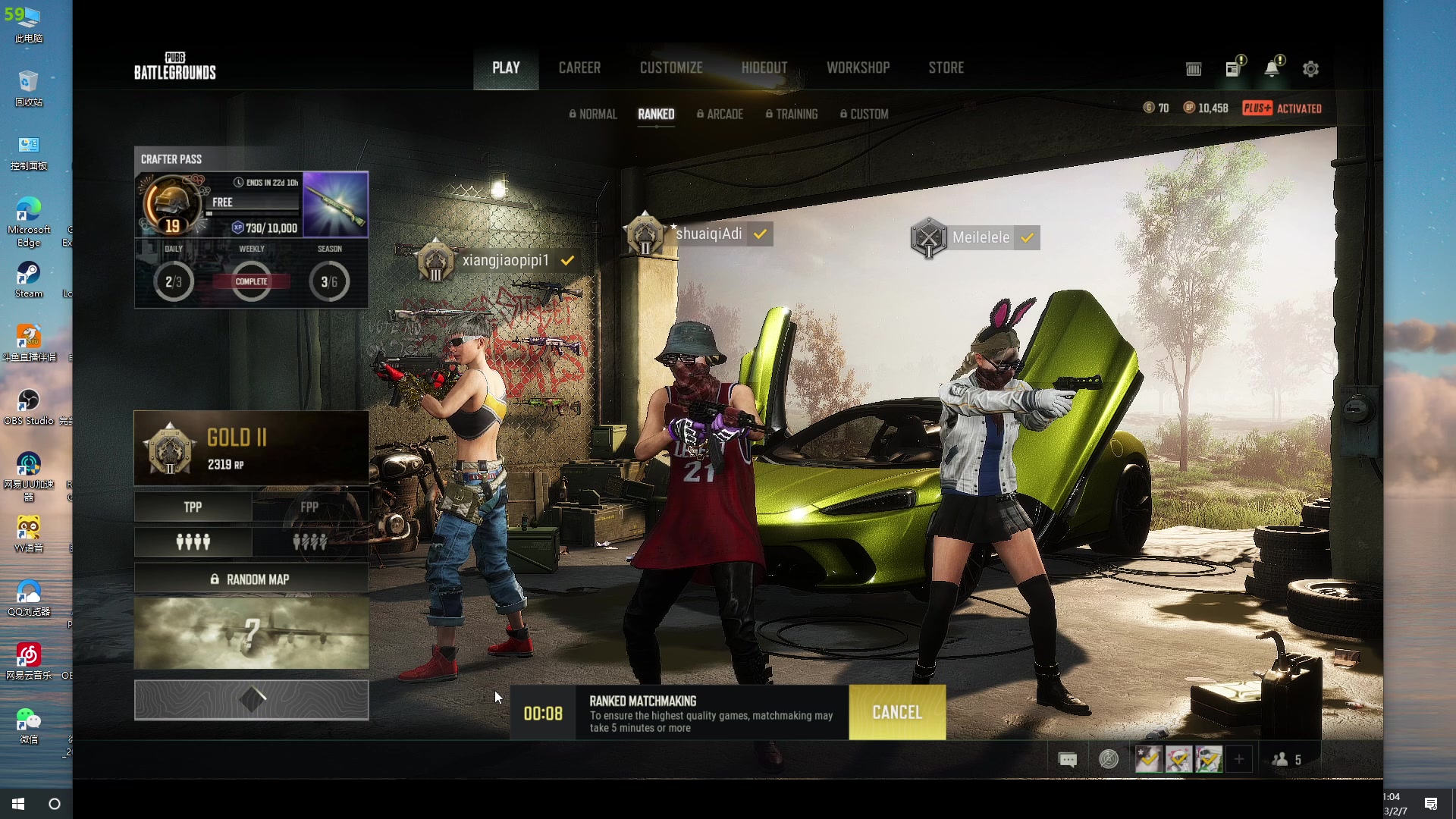The image size is (1456, 819).
Task: Select the Normal match mode
Action: pyautogui.click(x=593, y=114)
